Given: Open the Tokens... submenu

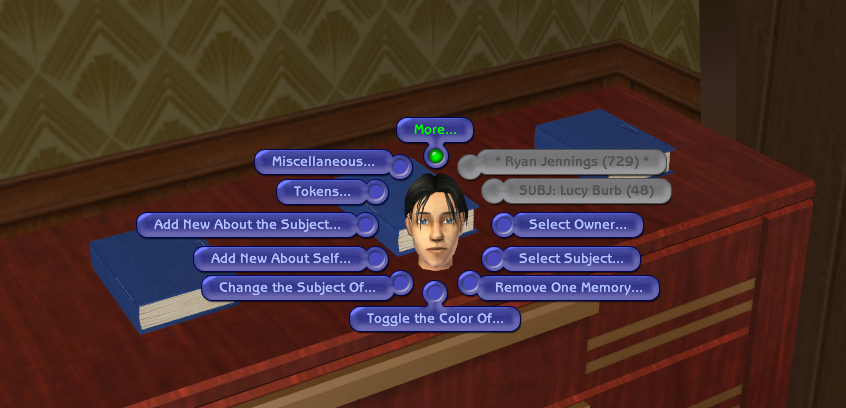Looking at the screenshot, I should click(x=321, y=191).
